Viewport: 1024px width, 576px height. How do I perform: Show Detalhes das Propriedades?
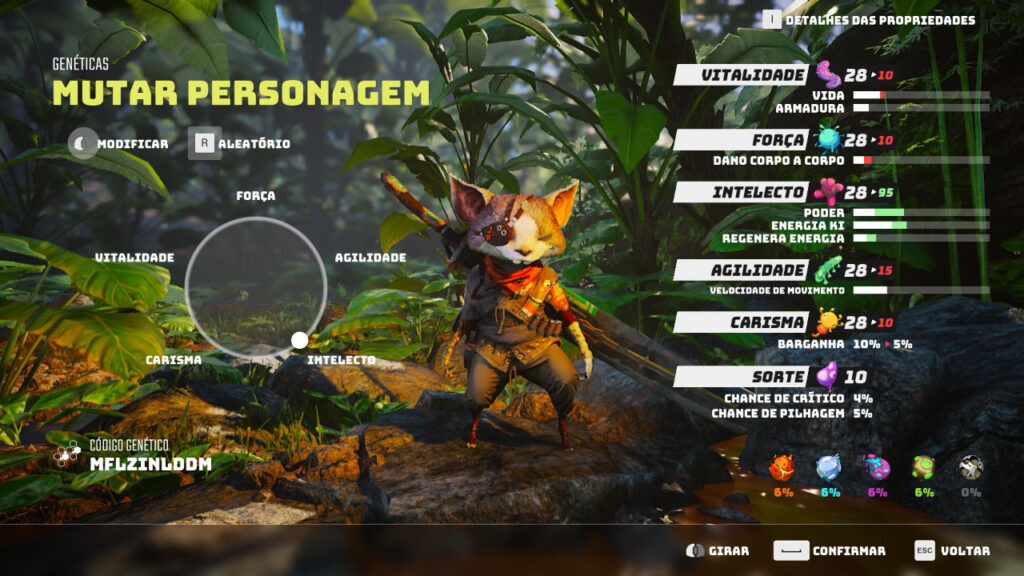click(869, 20)
